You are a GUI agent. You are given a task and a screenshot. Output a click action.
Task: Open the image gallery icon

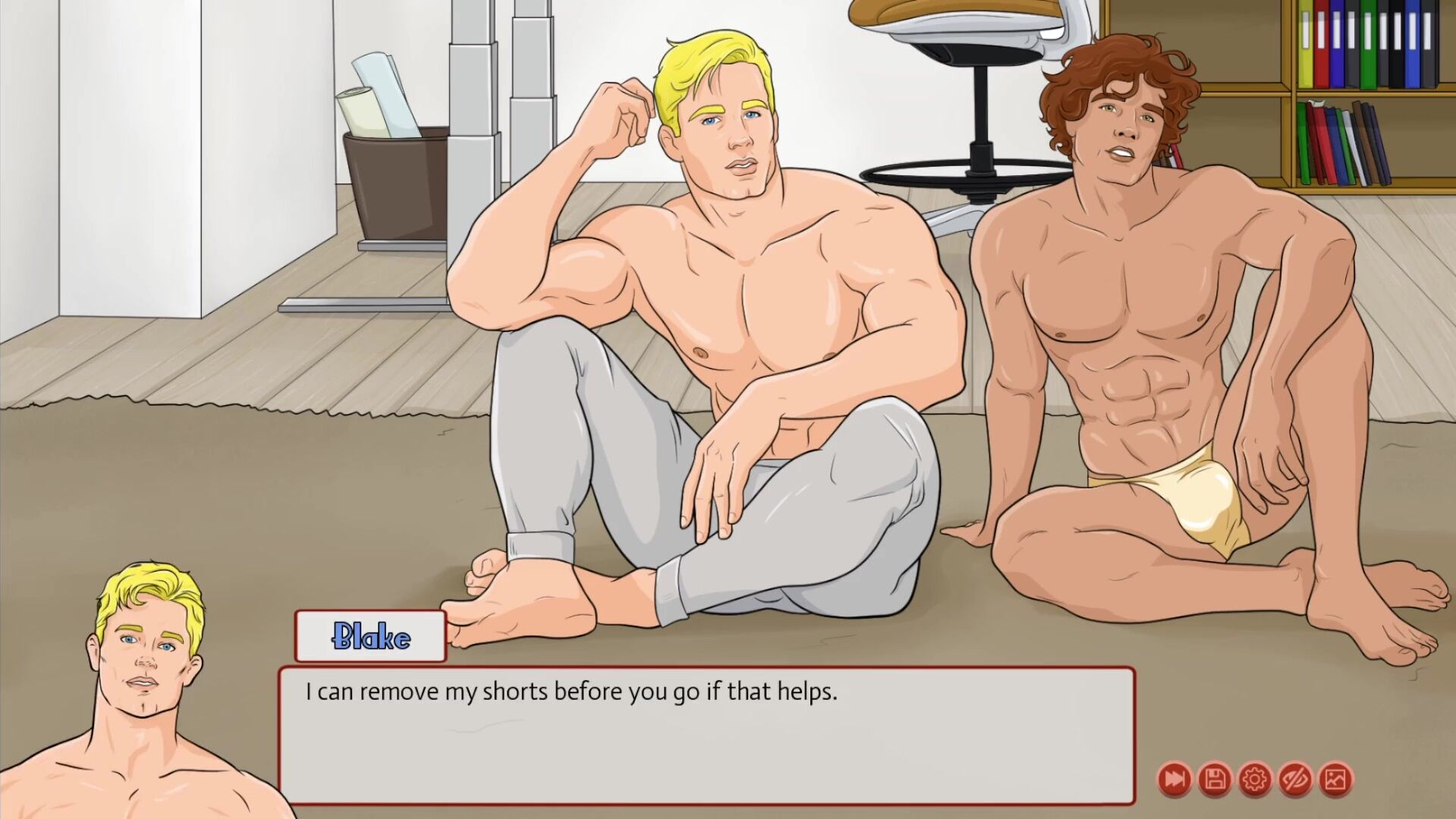tap(1335, 779)
